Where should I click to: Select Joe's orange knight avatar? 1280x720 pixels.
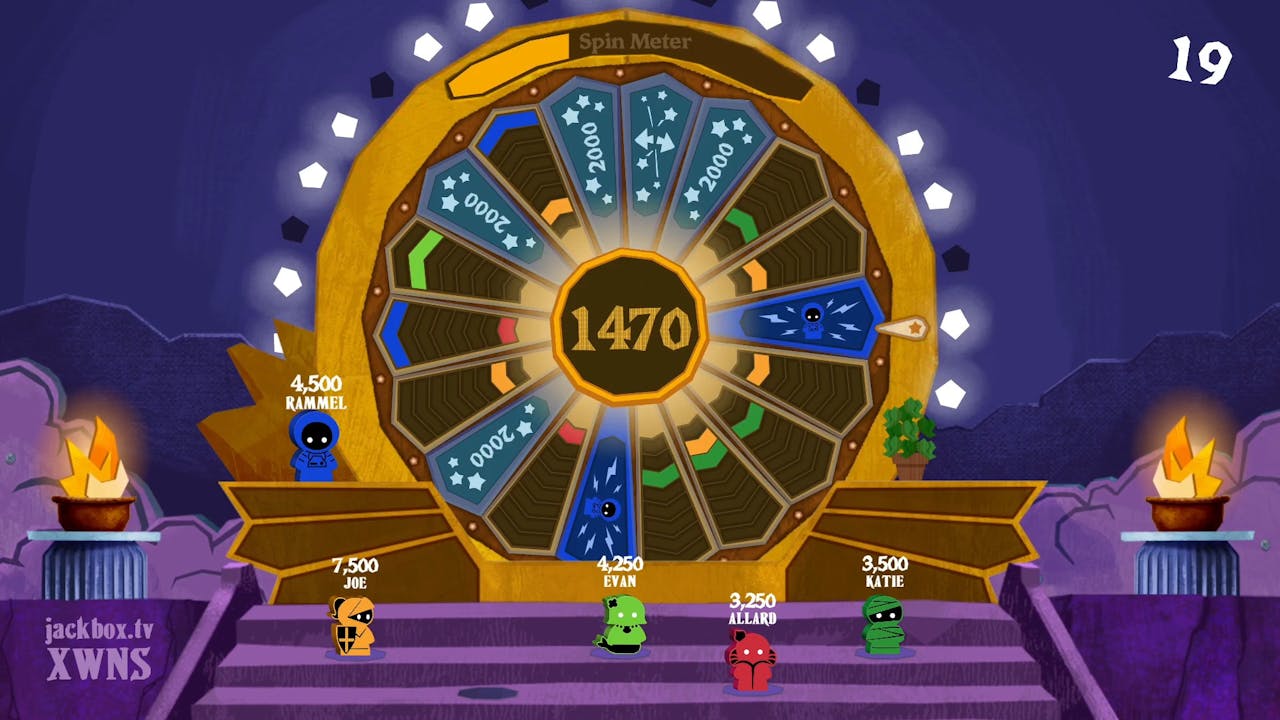tap(348, 630)
